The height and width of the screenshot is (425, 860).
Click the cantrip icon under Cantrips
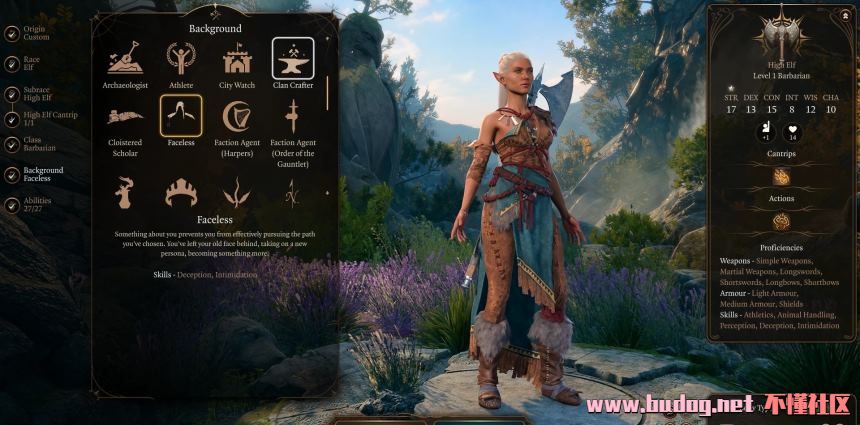coord(781,177)
